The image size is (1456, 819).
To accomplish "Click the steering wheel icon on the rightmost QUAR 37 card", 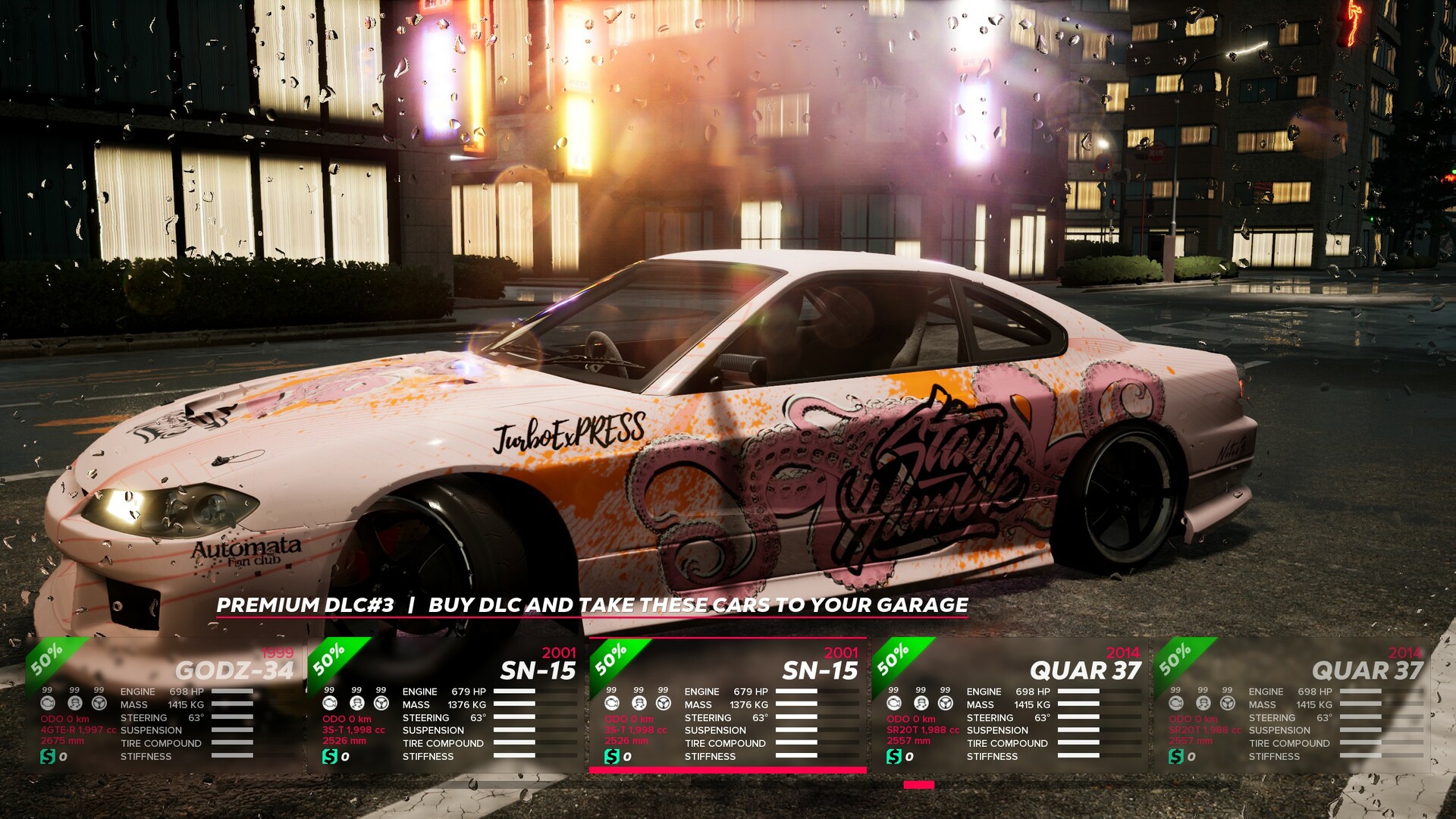I will pyautogui.click(x=1229, y=704).
